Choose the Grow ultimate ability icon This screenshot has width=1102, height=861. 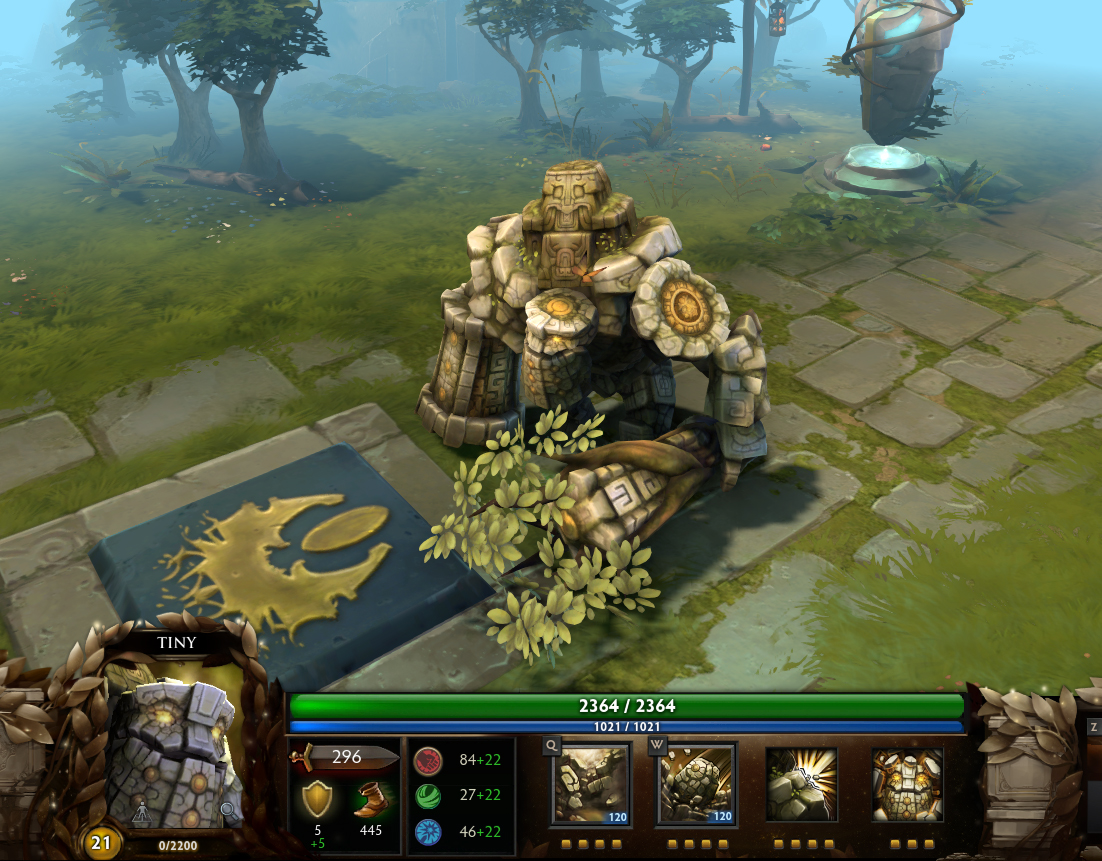pyautogui.click(x=907, y=785)
